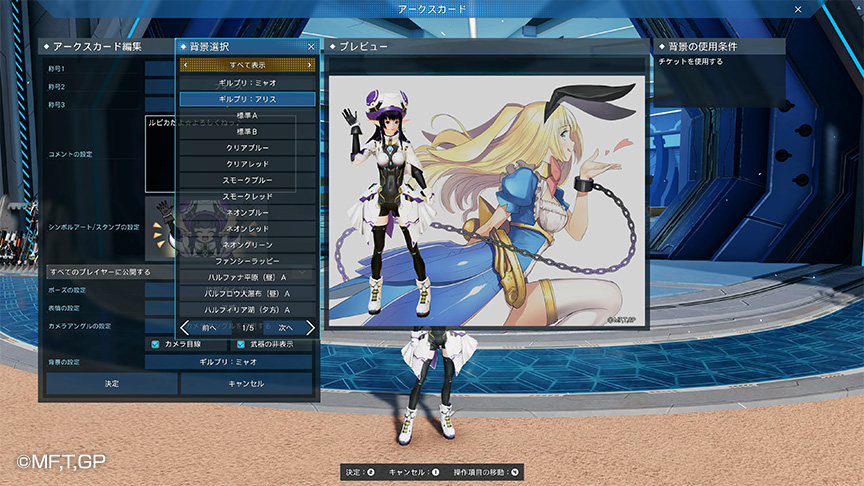Choose the スモークレッド background
This screenshot has height=486, width=864.
(x=247, y=196)
